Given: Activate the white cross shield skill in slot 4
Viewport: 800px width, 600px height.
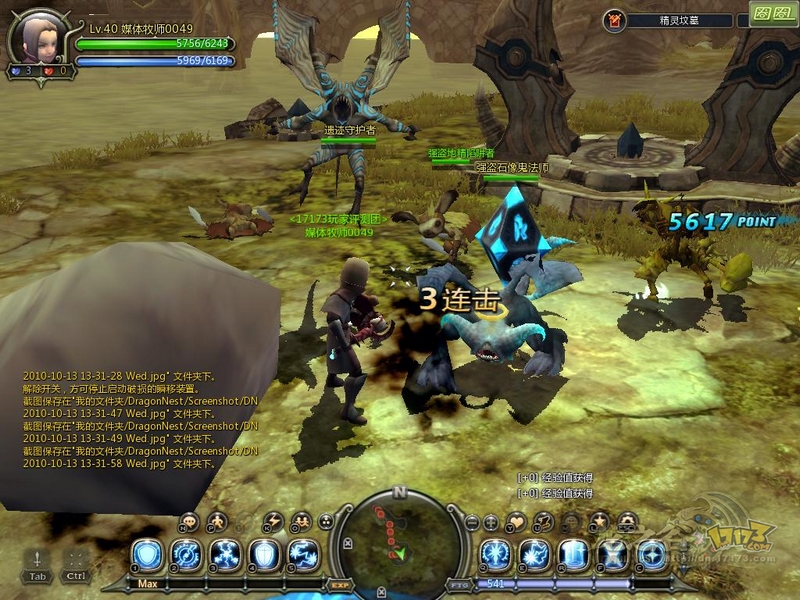Looking at the screenshot, I should coord(265,555).
